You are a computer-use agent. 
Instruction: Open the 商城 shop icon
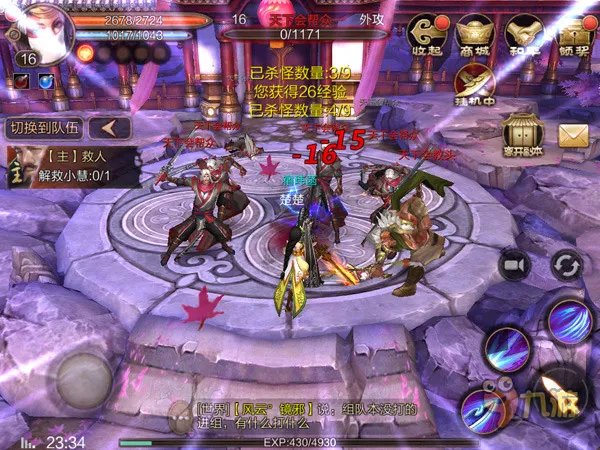tap(475, 37)
